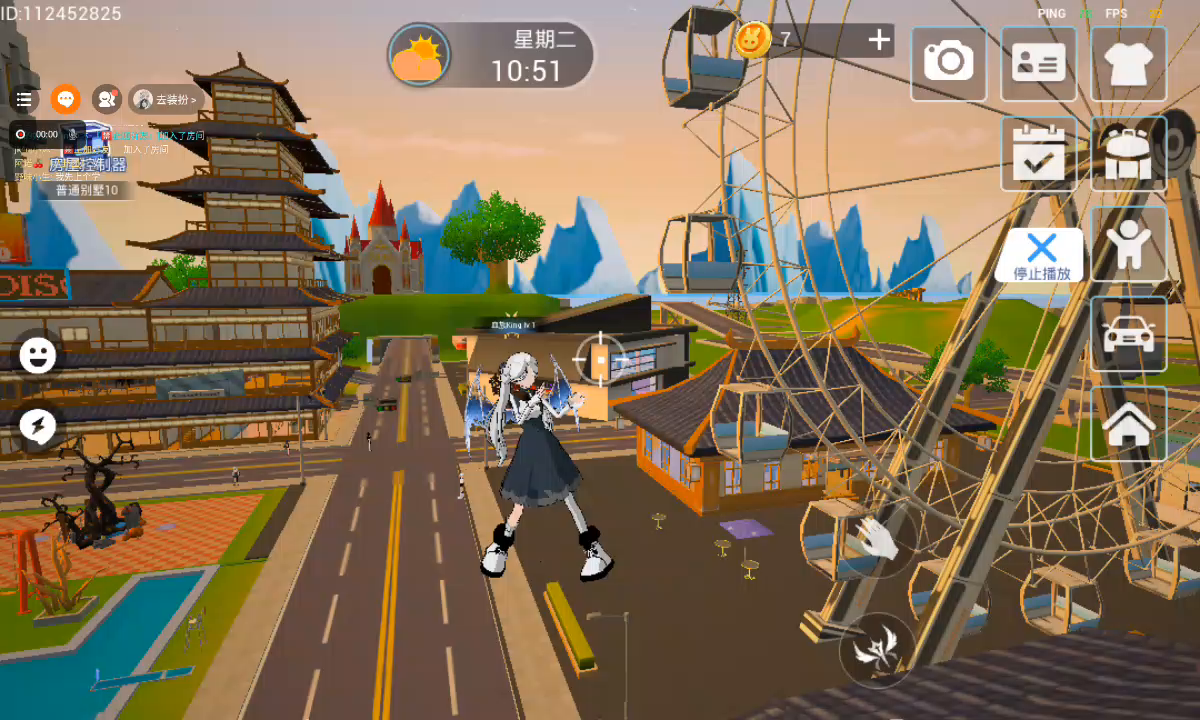Open the calendar checklist tasks
Screen dimensions: 1200x720
(x=1038, y=153)
